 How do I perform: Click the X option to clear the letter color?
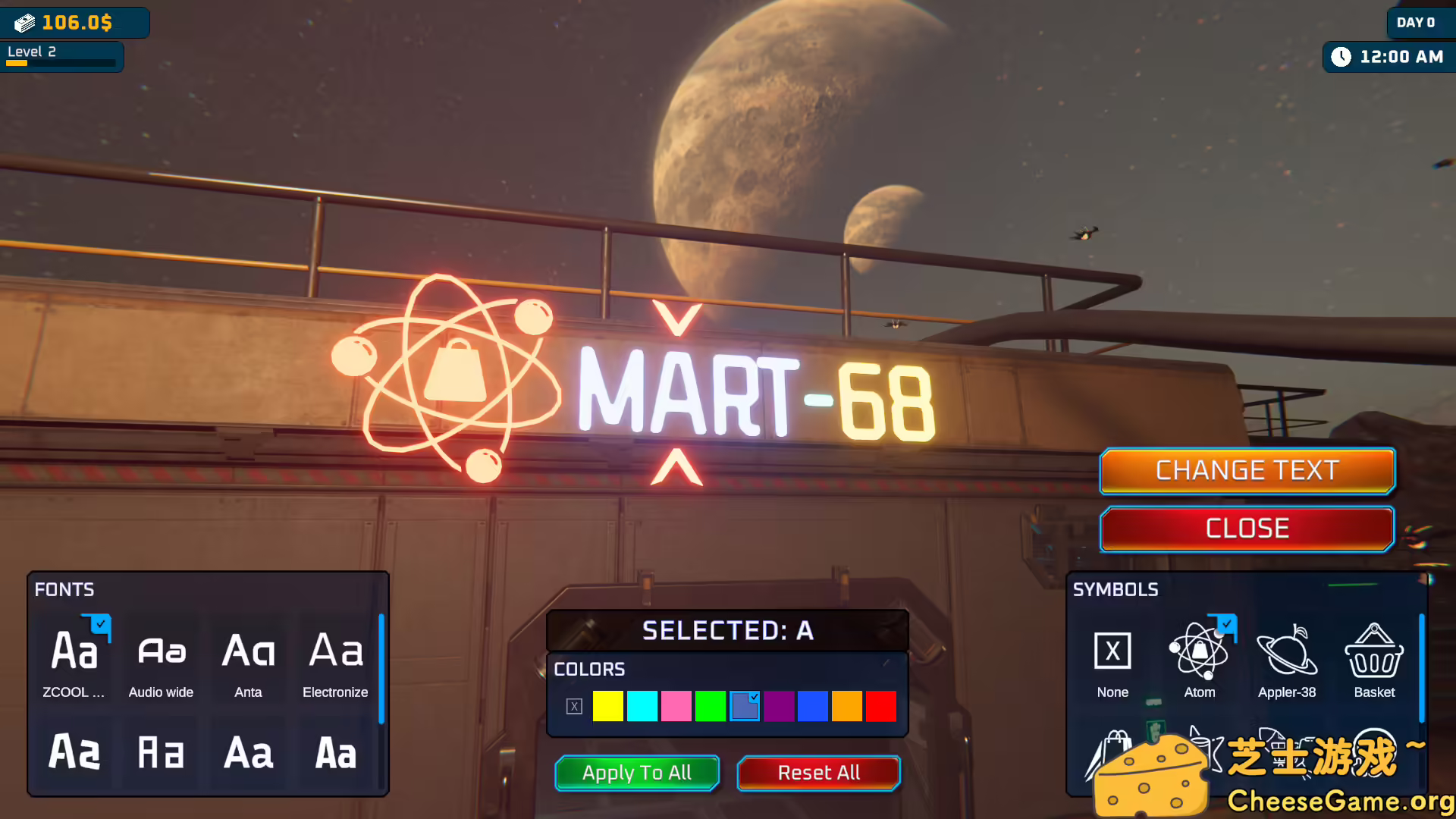[574, 705]
